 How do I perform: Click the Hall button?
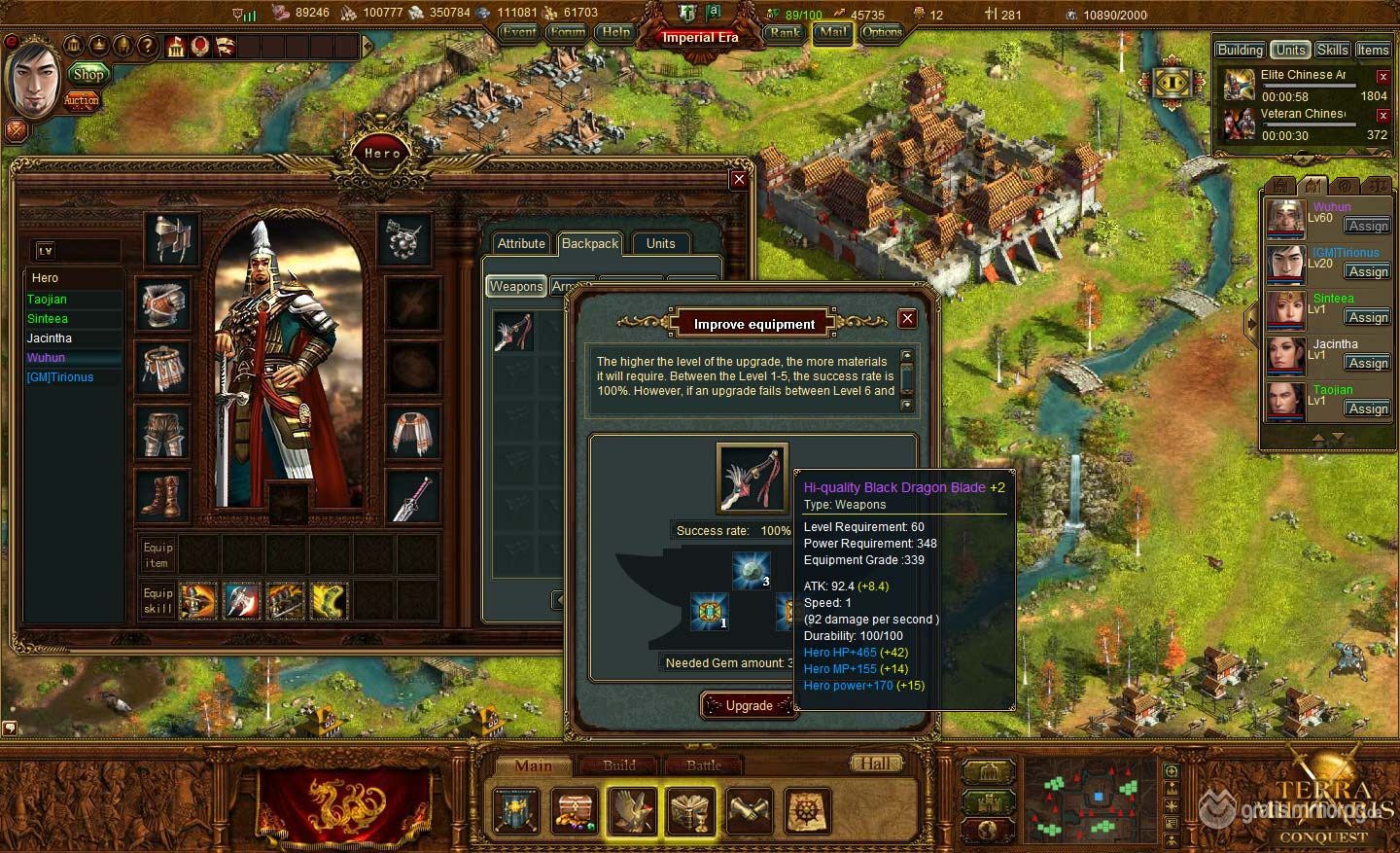pos(875,764)
